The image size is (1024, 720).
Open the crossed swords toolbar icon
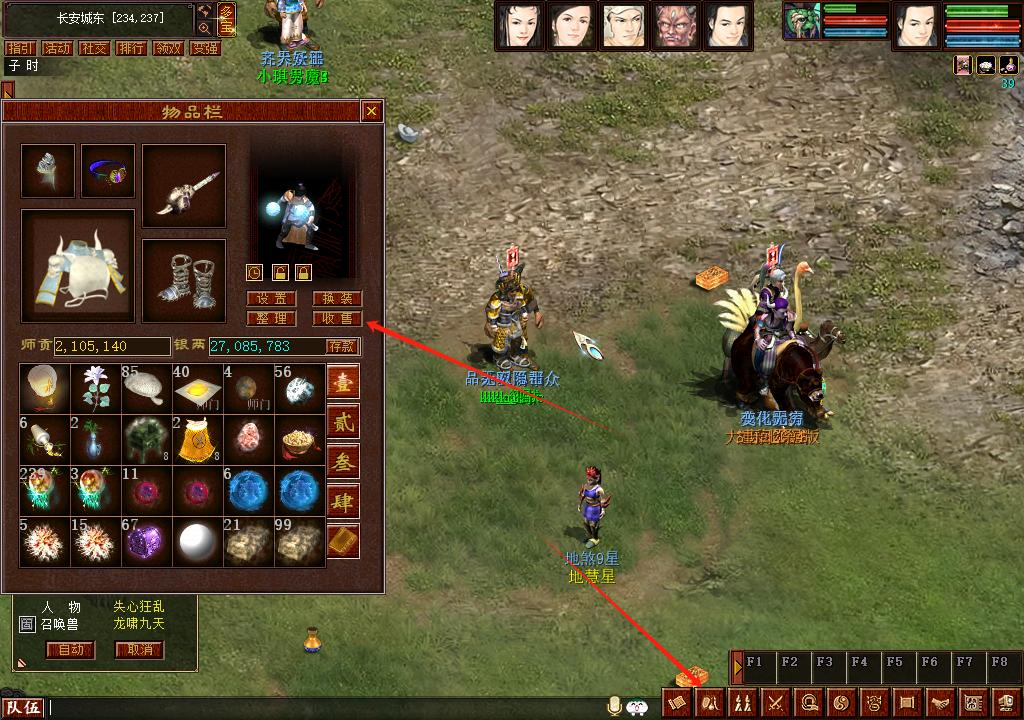click(776, 703)
